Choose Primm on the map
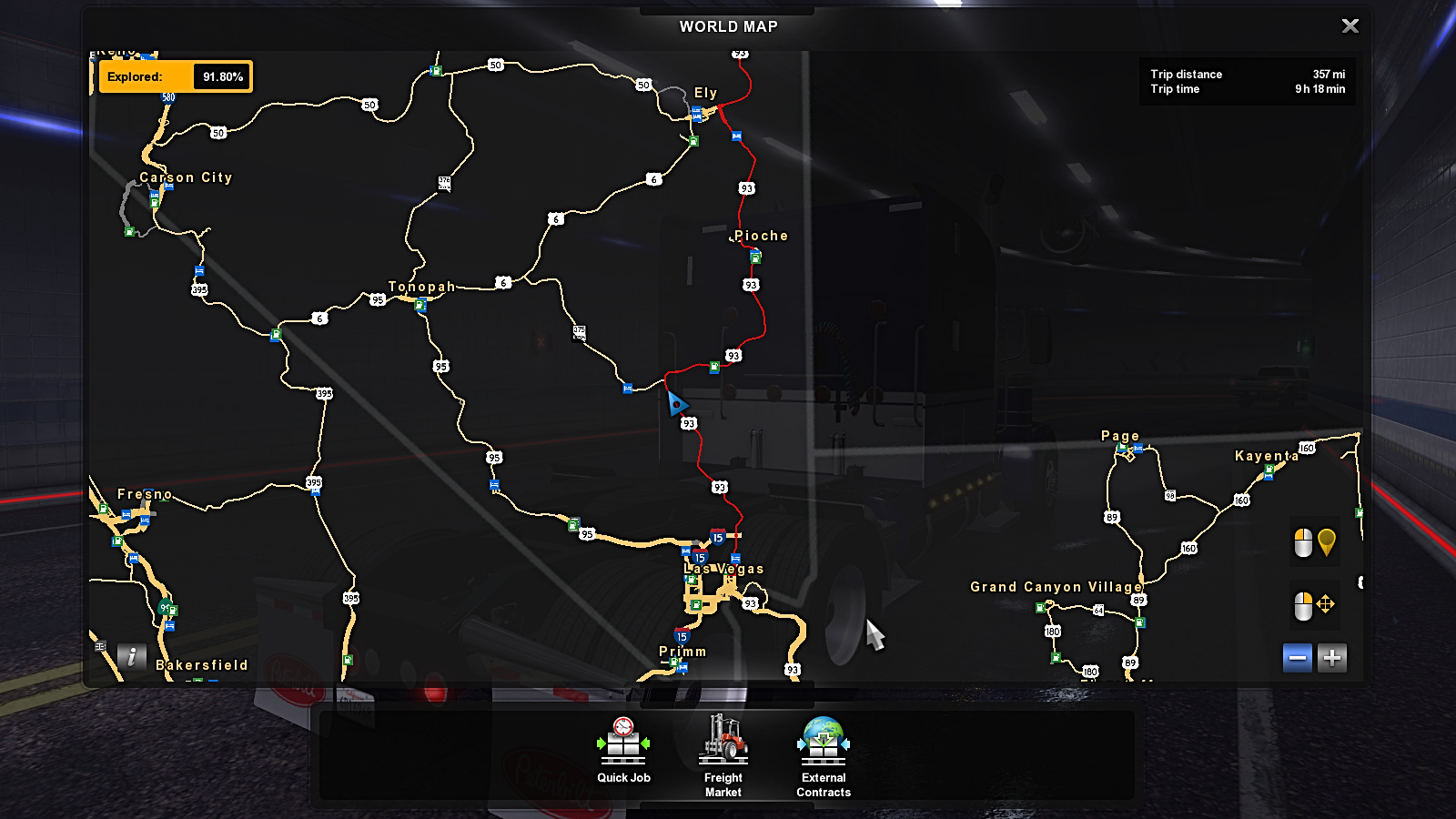Viewport: 1456px width, 819px height. (682, 652)
